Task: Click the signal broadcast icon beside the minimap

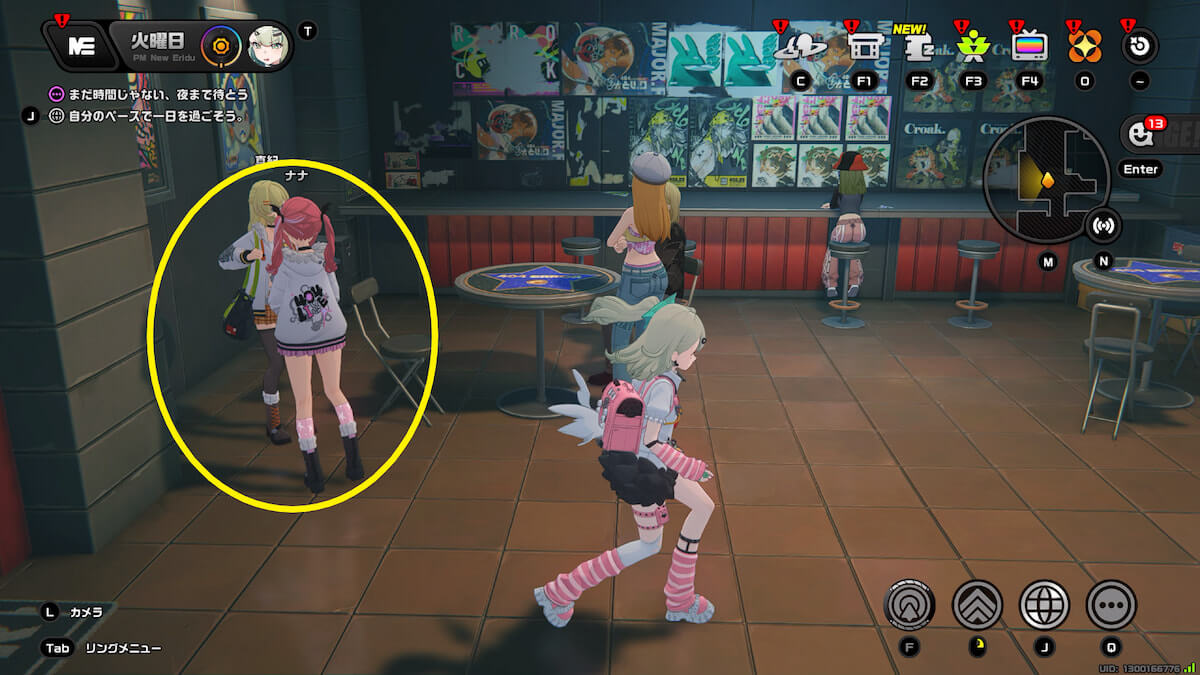Action: (x=1104, y=224)
